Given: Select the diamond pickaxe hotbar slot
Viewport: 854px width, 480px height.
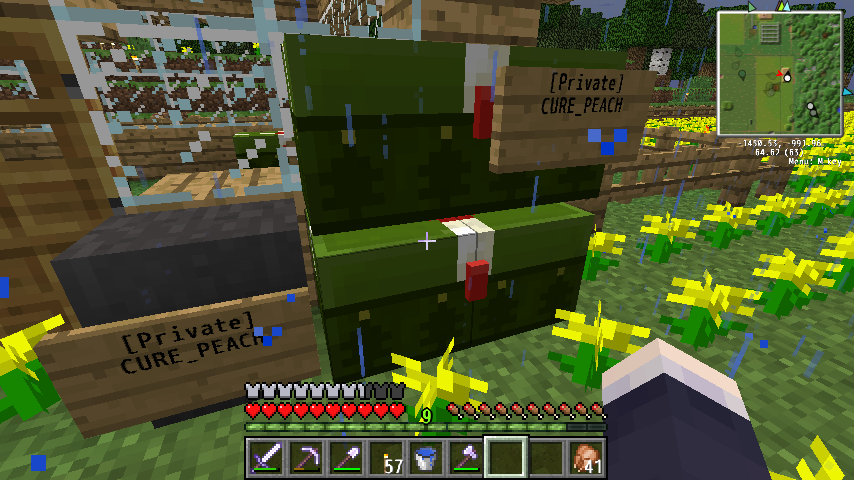Looking at the screenshot, I should [305, 458].
